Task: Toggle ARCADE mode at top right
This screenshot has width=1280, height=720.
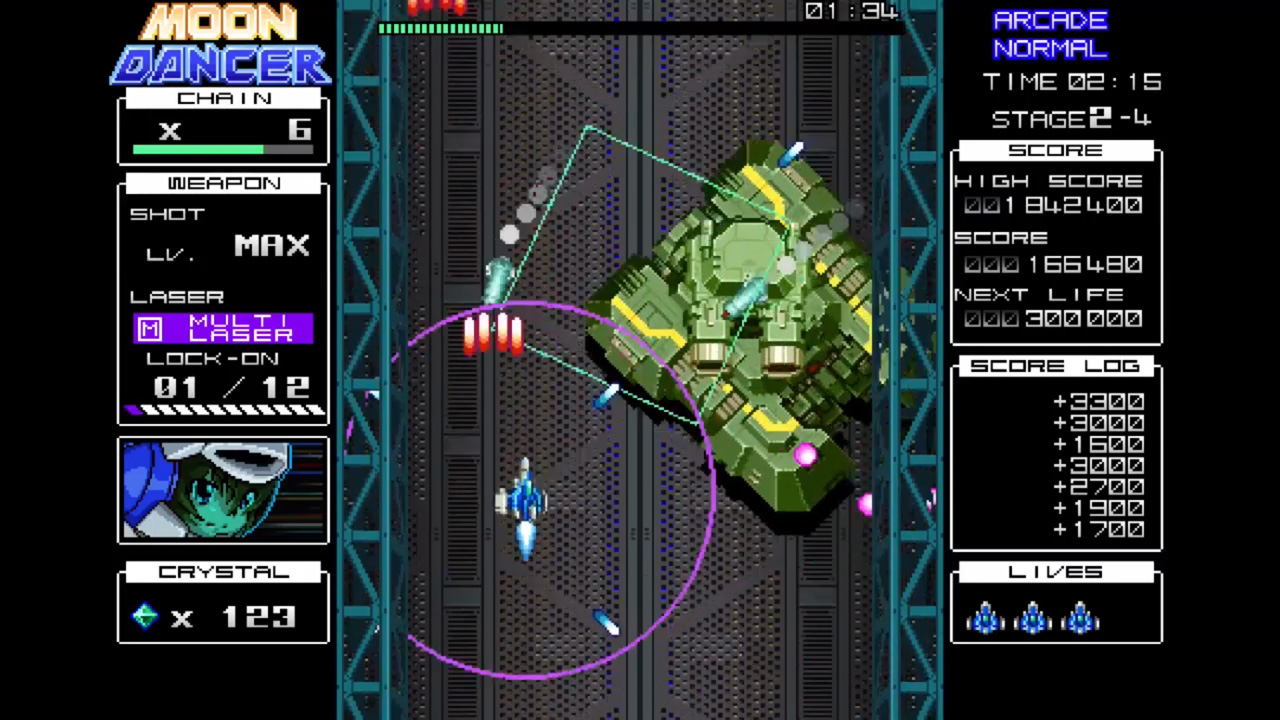Action: [x=1051, y=20]
